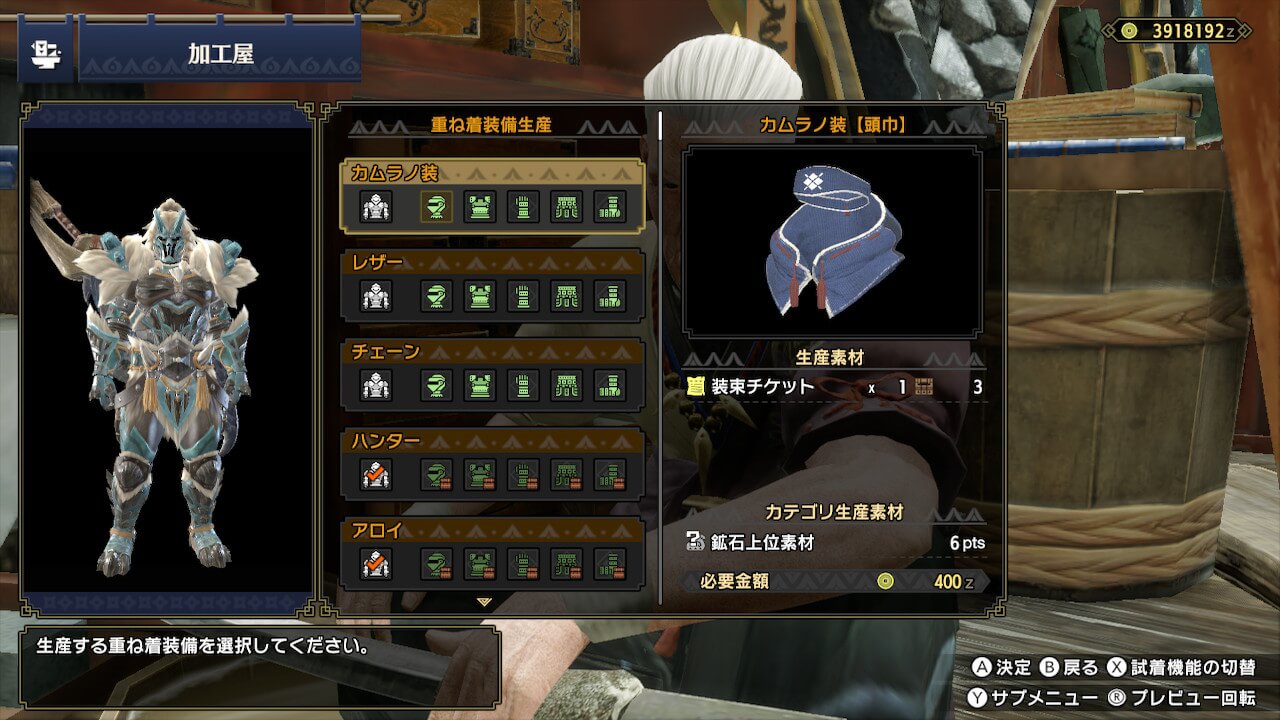Choose the ハンター glove (arms) icon
The width and height of the screenshot is (1280, 720).
click(x=523, y=474)
